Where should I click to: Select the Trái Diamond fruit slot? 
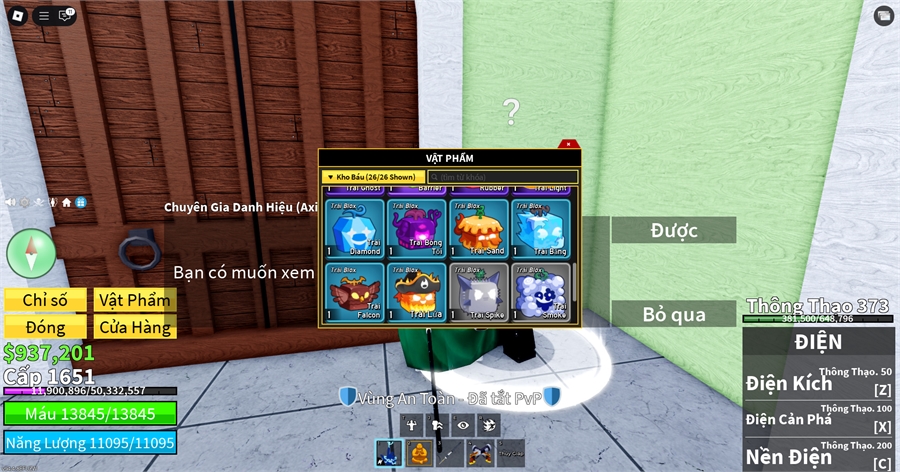(356, 228)
